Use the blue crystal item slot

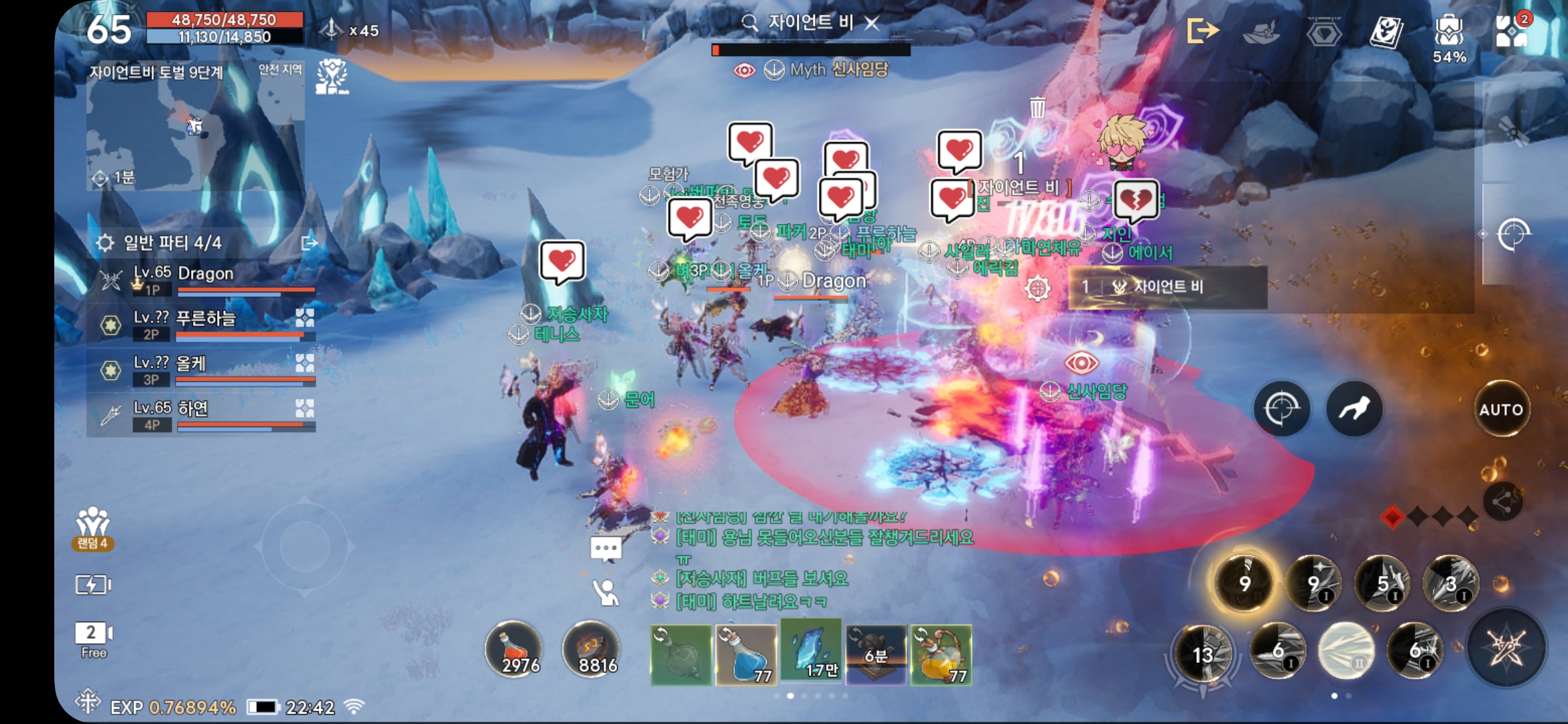811,652
